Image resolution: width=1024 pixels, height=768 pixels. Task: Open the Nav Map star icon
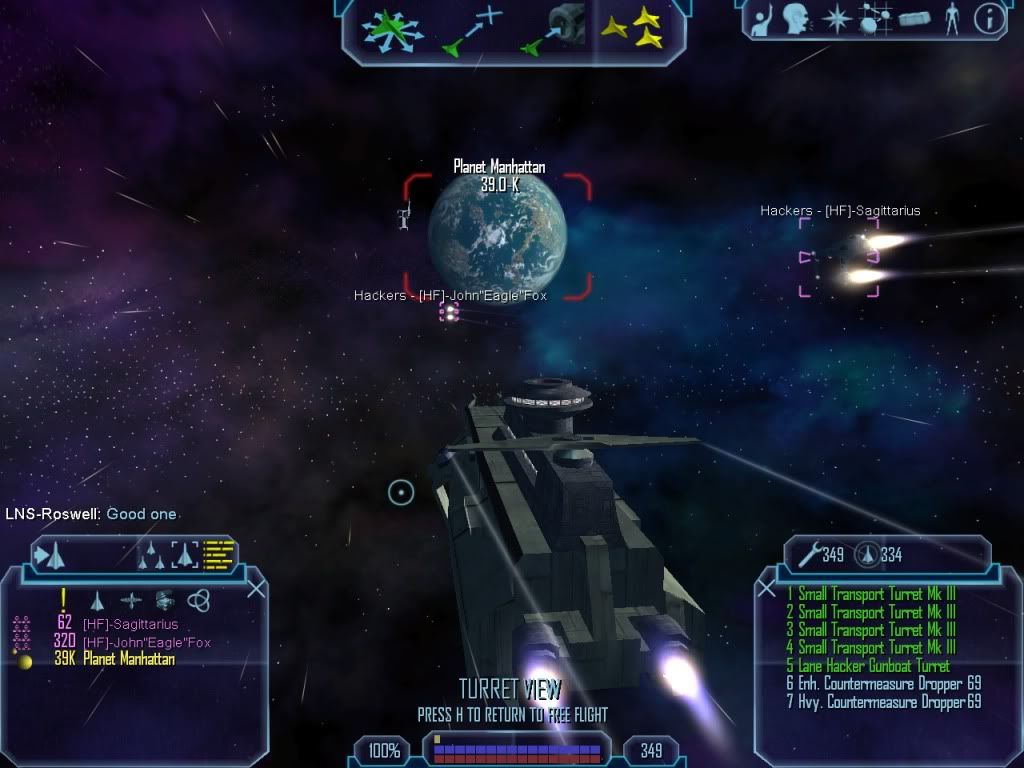tap(837, 18)
